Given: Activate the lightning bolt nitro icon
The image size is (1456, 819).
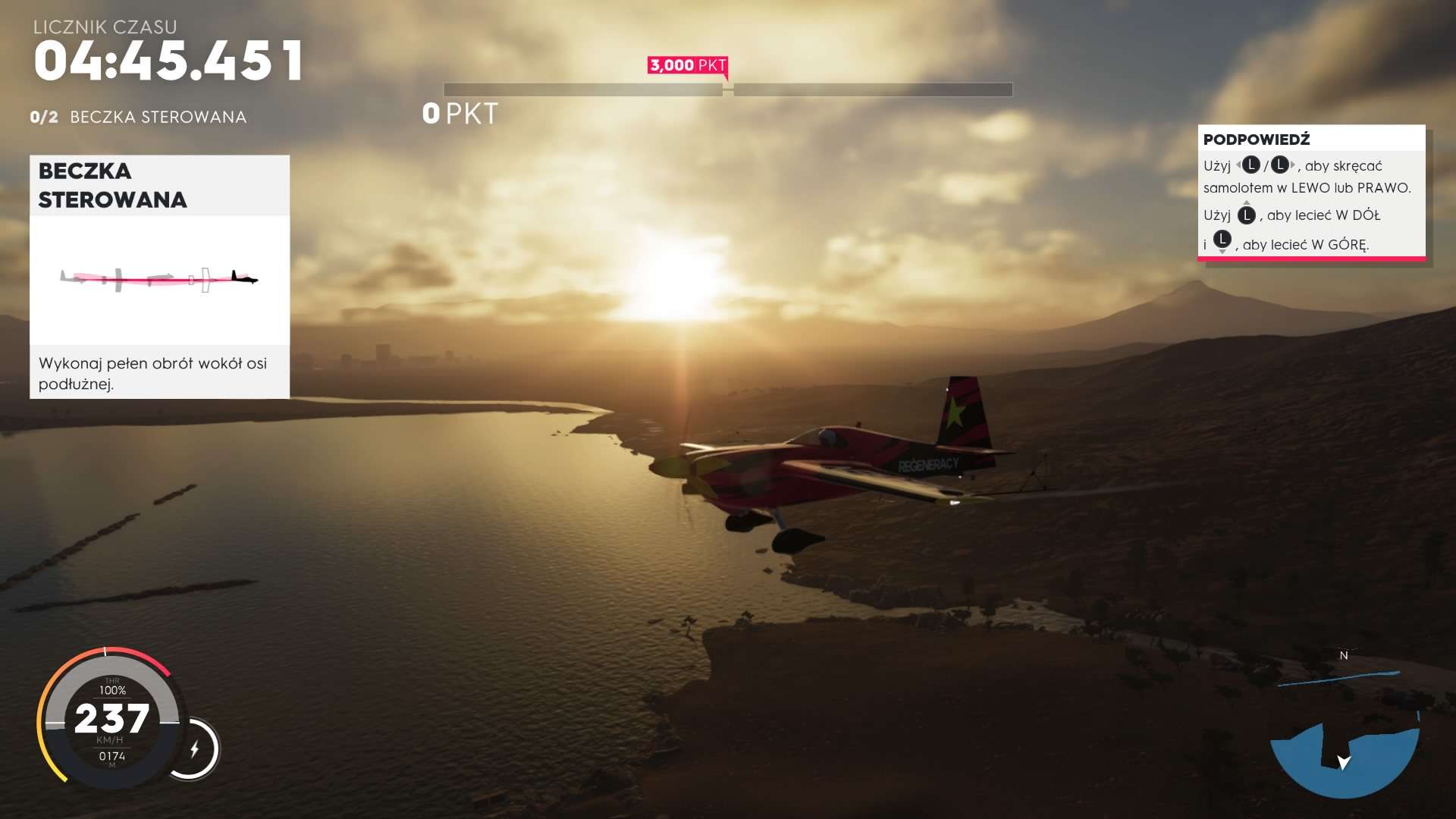Looking at the screenshot, I should point(194,749).
